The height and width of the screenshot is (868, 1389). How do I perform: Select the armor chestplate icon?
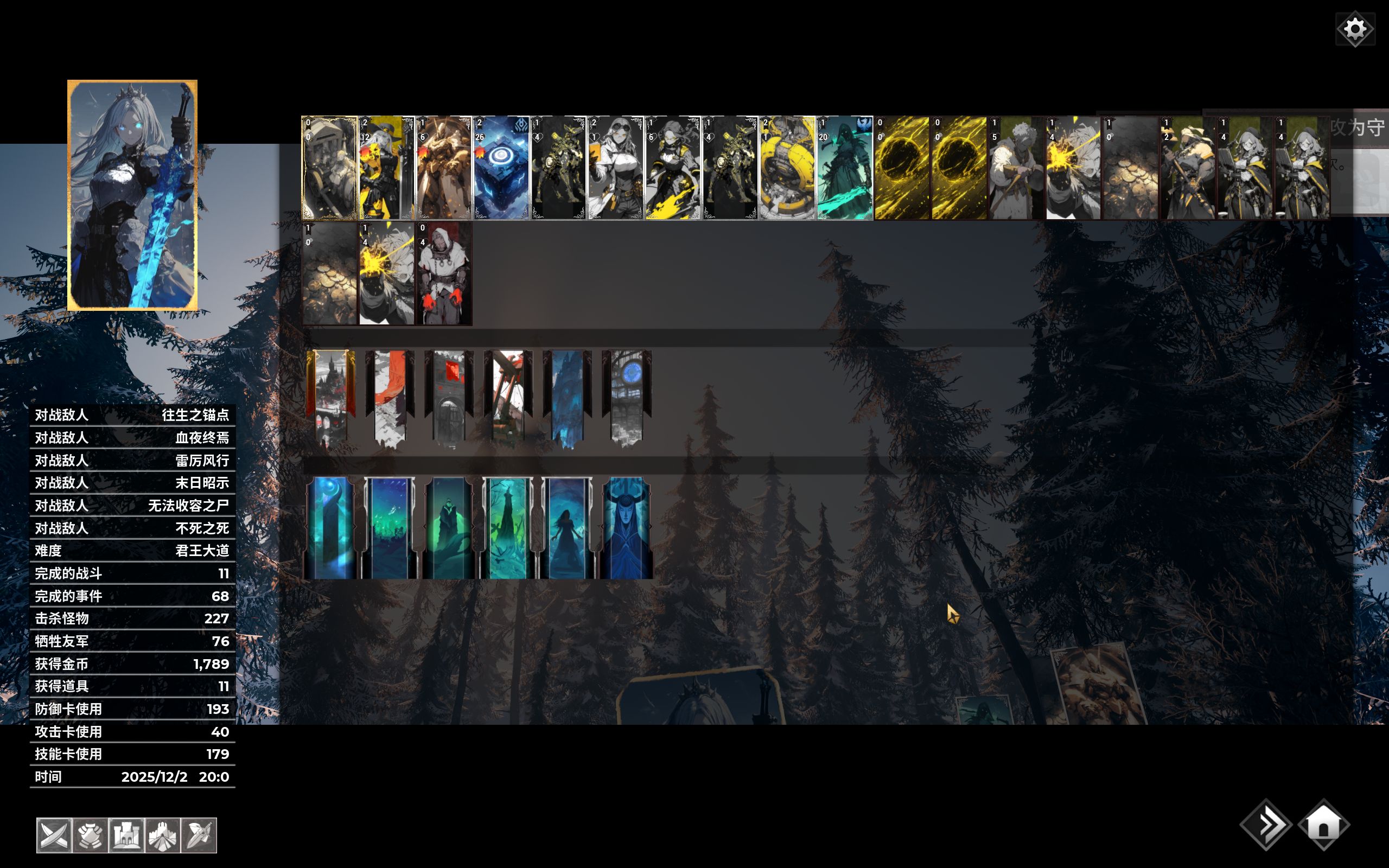point(90,835)
